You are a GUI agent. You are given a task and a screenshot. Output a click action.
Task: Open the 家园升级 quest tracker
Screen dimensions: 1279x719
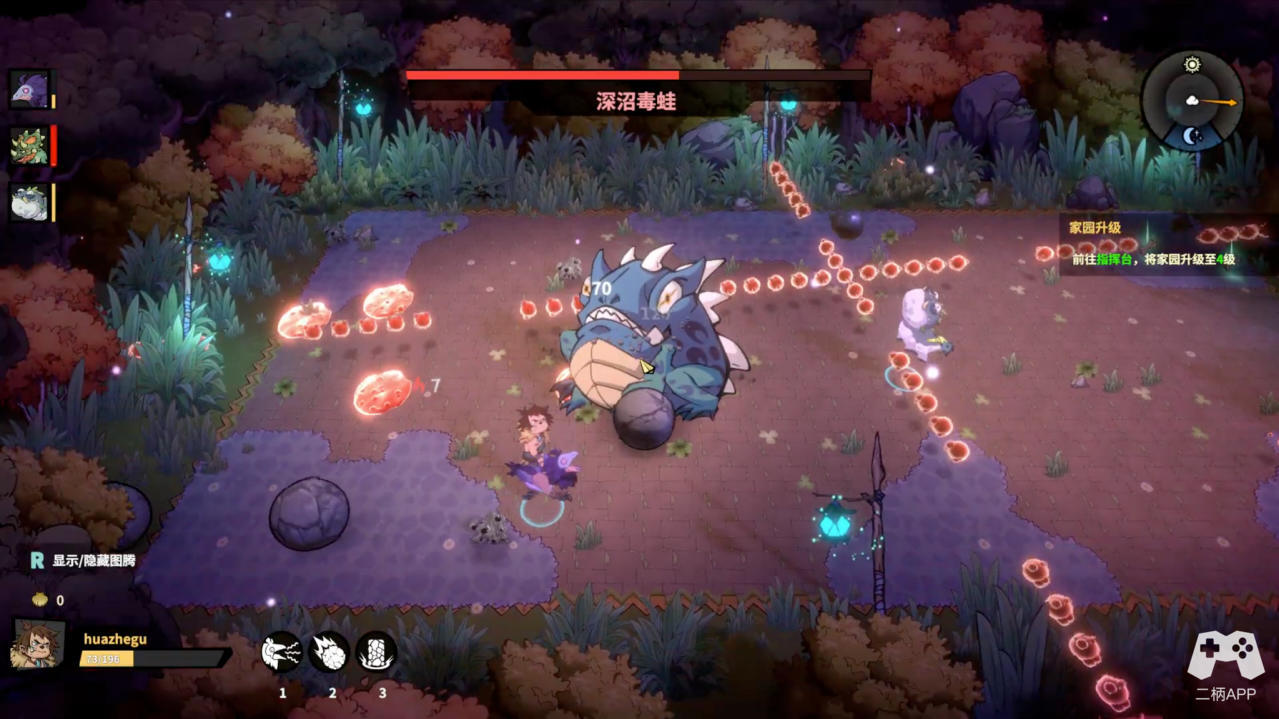[x=1152, y=244]
